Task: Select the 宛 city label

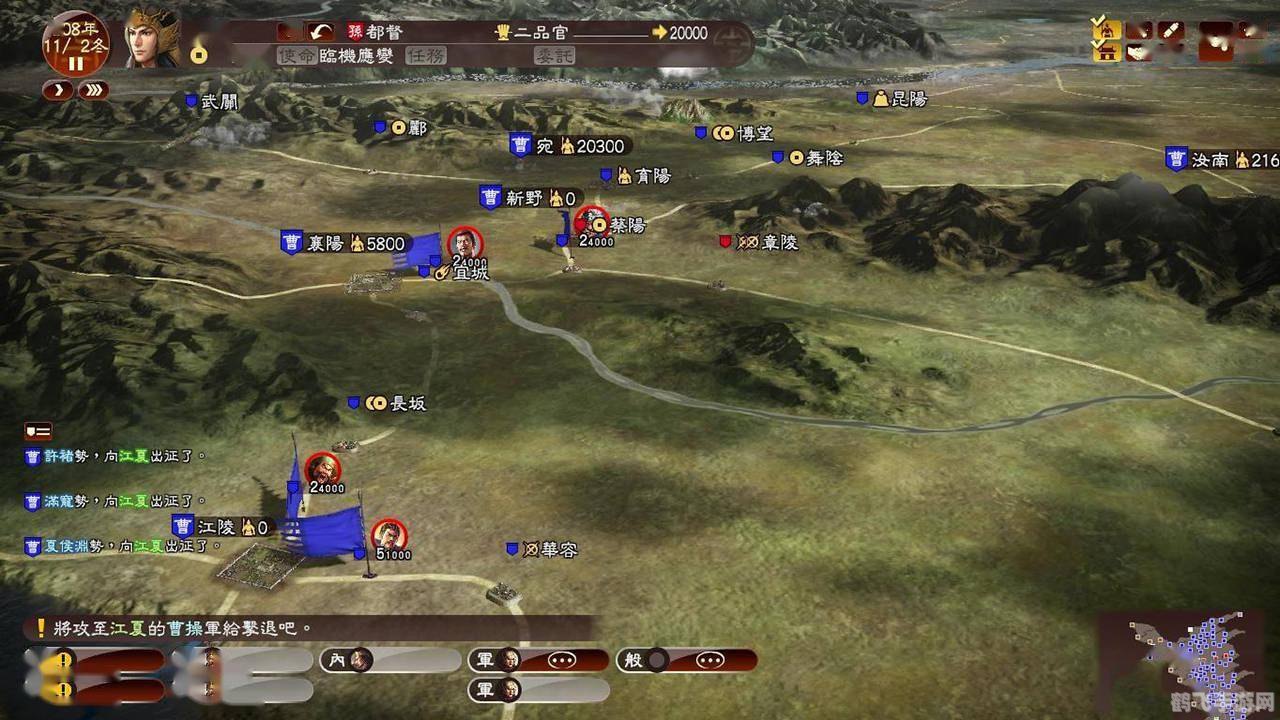Action: pos(545,146)
